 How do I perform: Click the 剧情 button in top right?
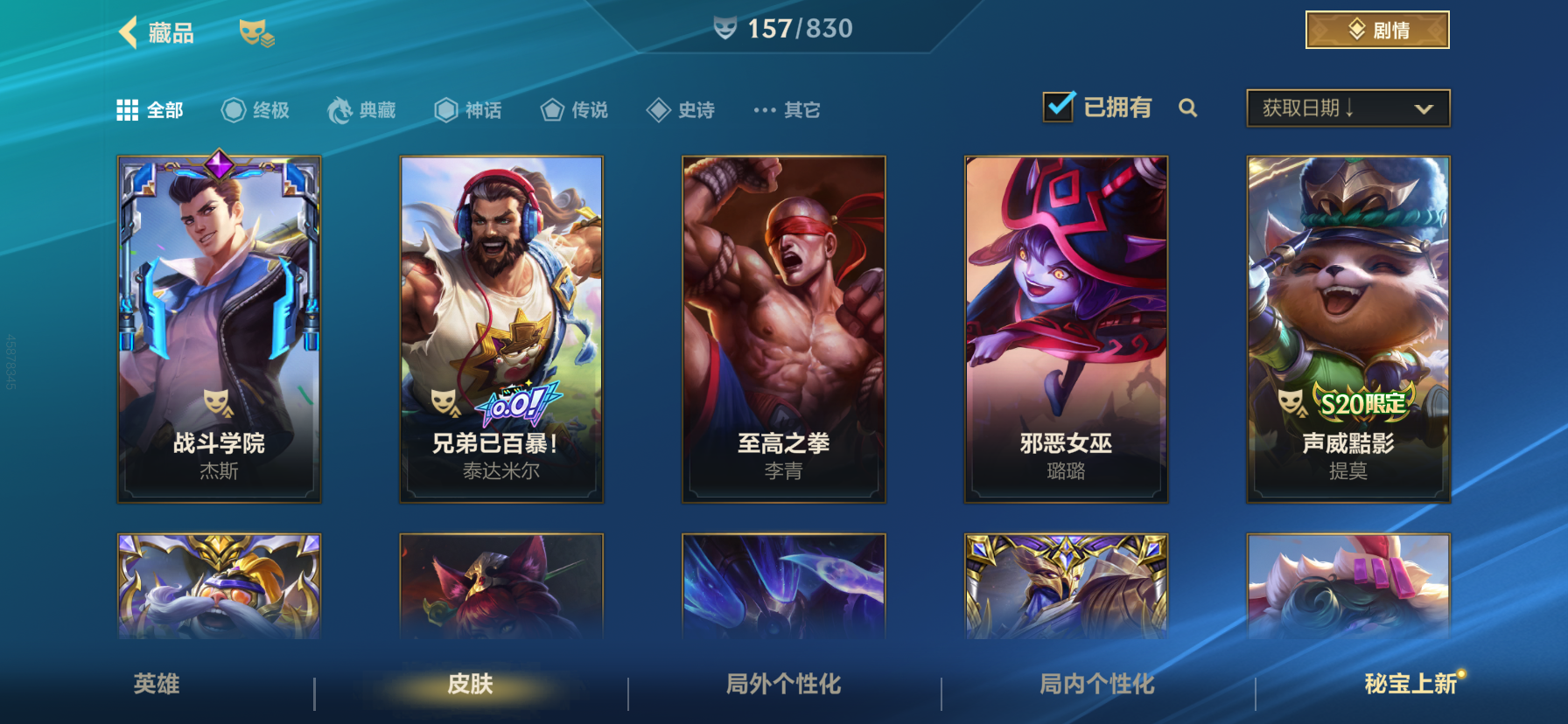[x=1376, y=29]
